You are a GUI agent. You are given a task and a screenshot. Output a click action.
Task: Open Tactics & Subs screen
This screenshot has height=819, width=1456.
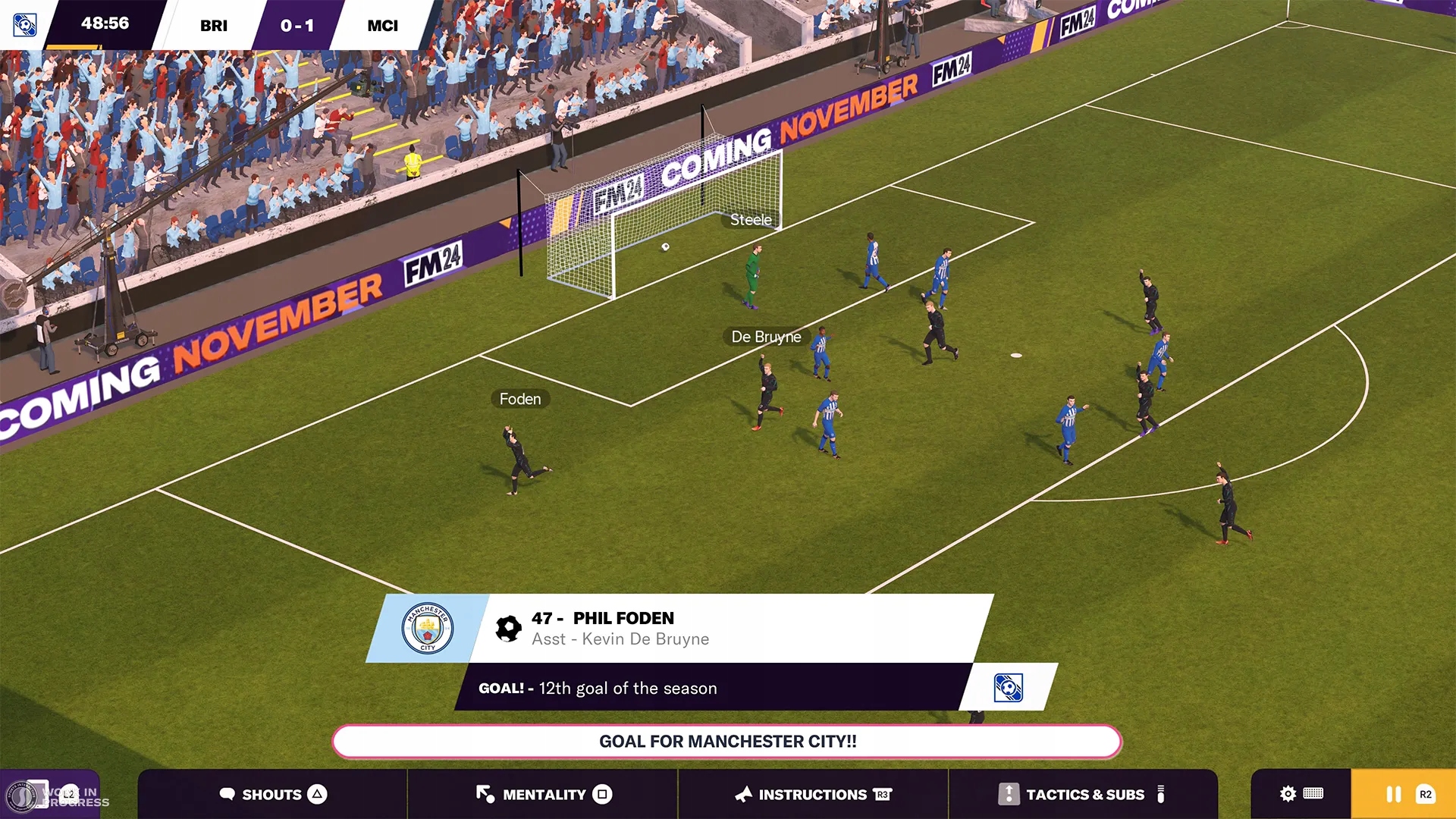coord(1083,794)
